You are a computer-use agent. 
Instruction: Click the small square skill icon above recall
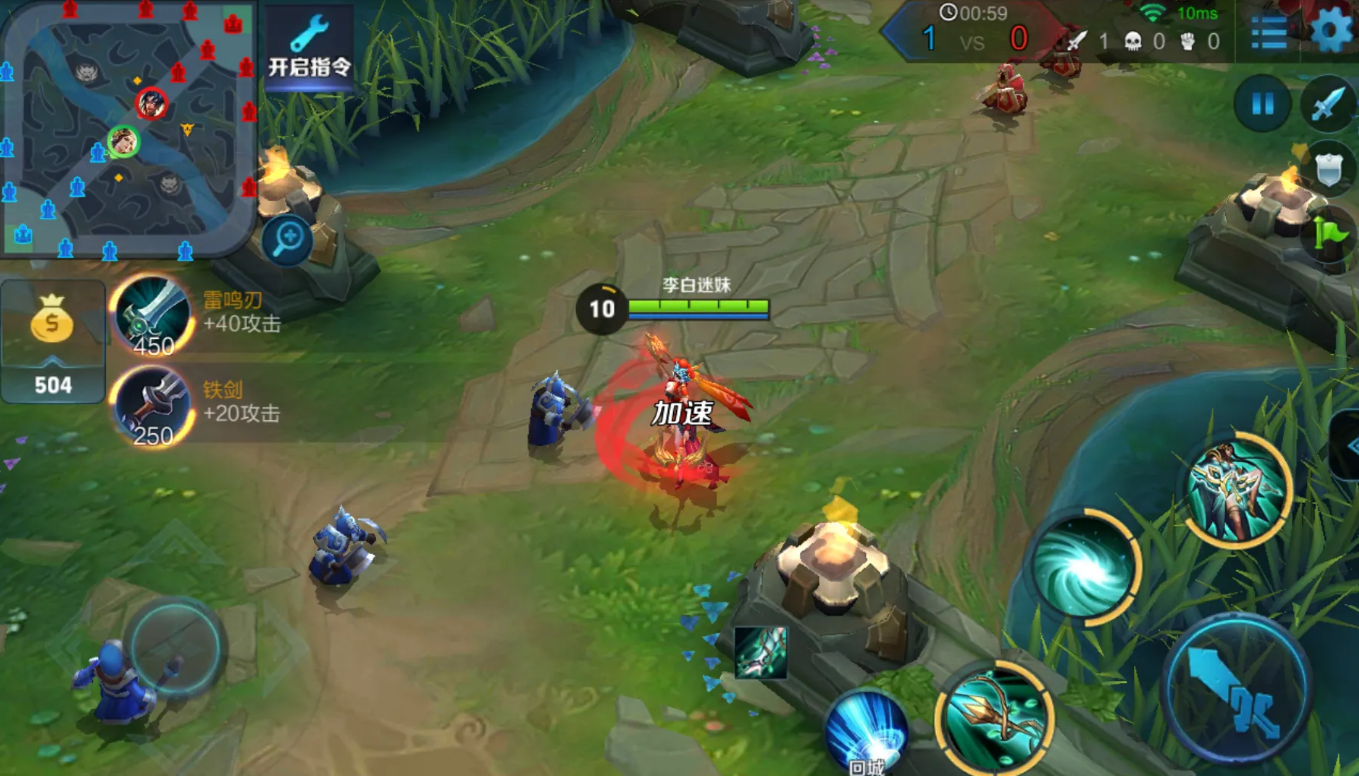coord(760,652)
